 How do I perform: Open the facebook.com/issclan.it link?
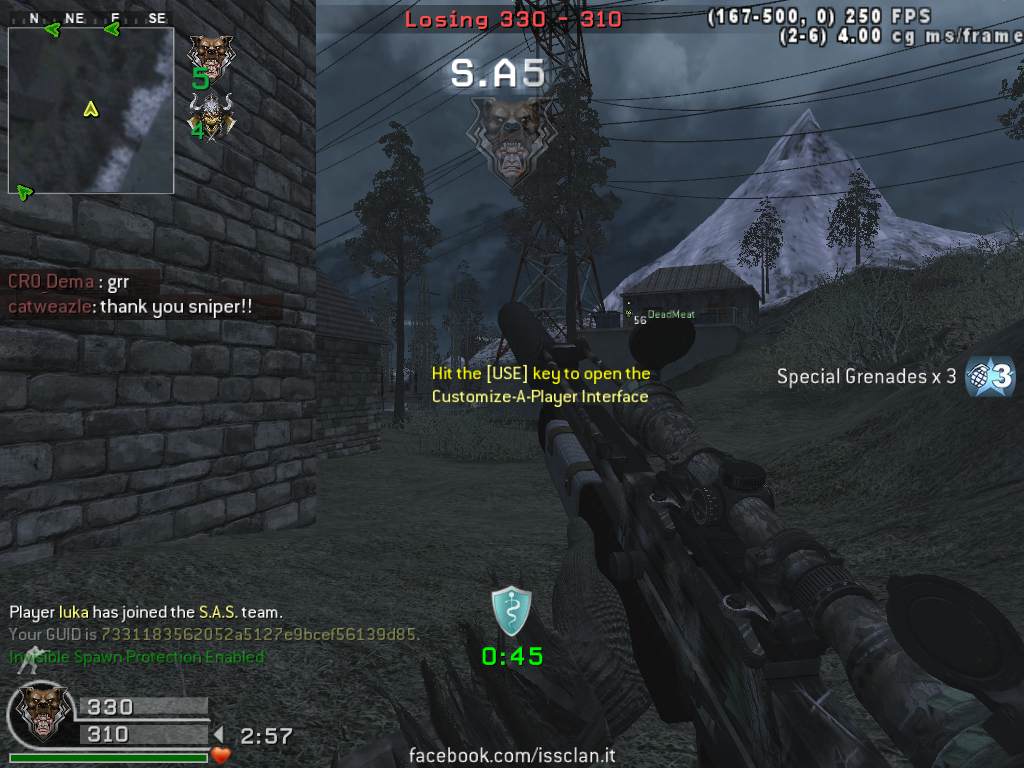tap(512, 755)
